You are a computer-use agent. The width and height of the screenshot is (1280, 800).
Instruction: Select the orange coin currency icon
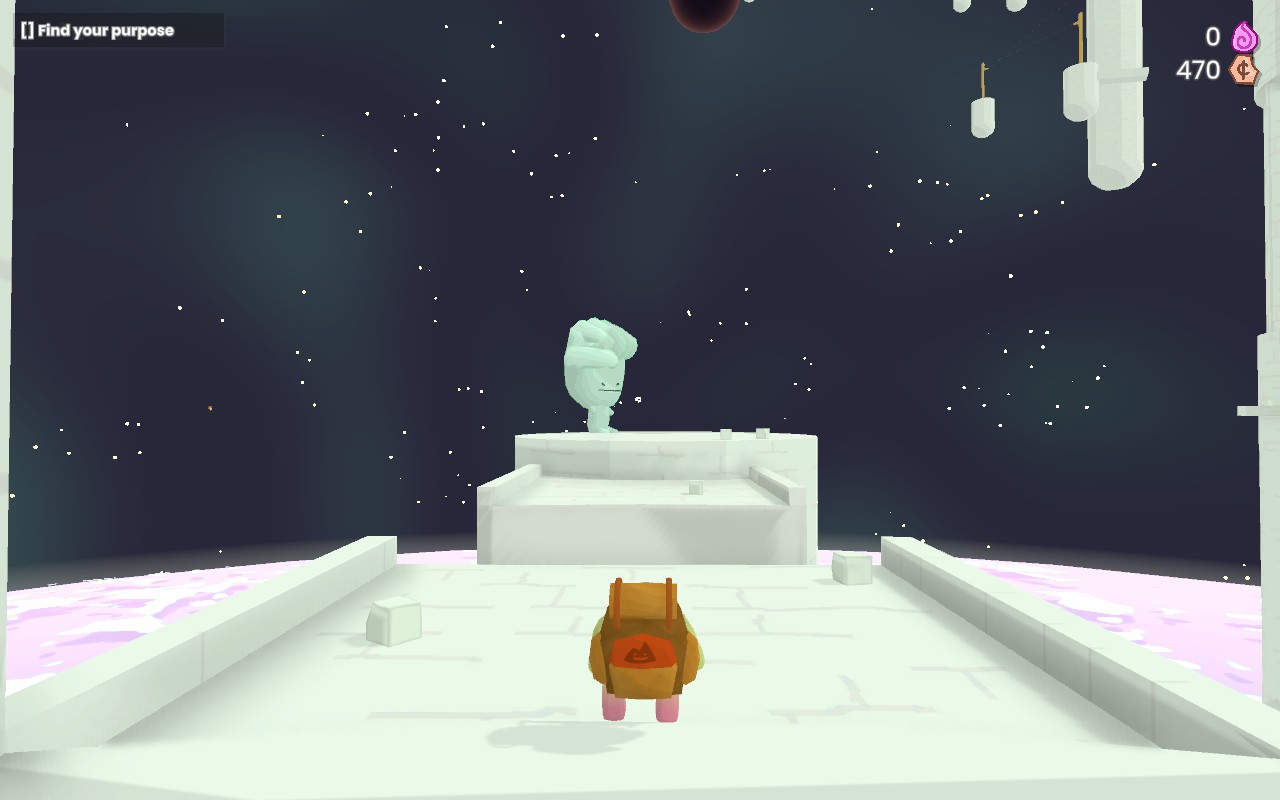1243,70
